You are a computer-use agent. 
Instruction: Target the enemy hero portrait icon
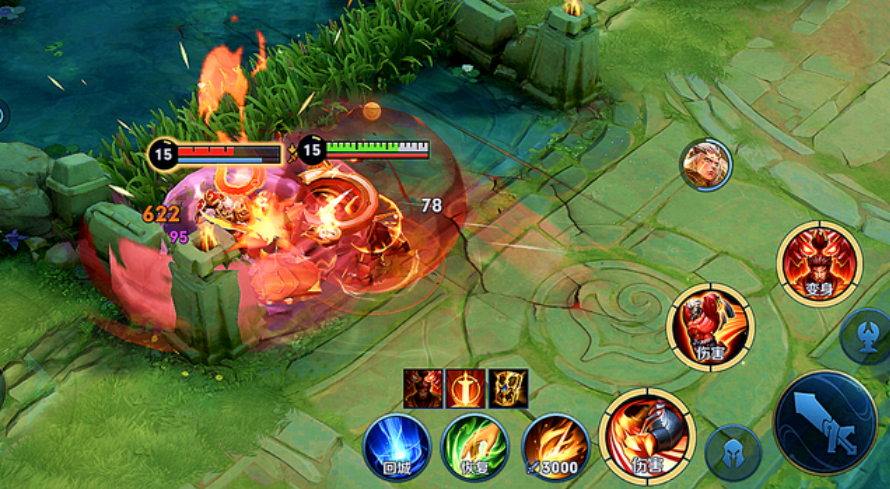click(706, 164)
